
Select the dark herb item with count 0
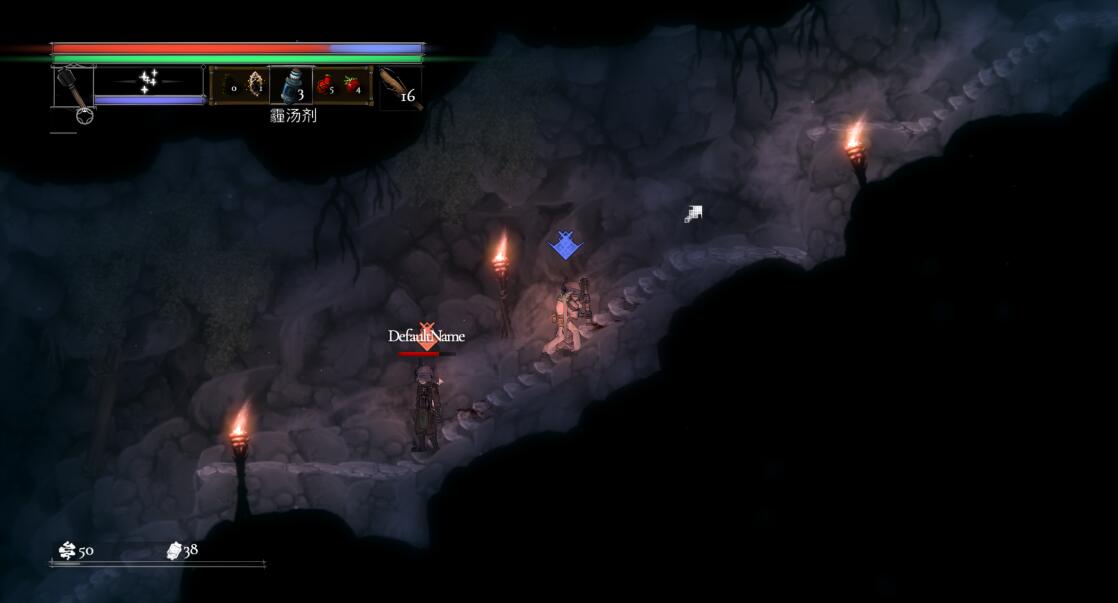pyautogui.click(x=228, y=85)
